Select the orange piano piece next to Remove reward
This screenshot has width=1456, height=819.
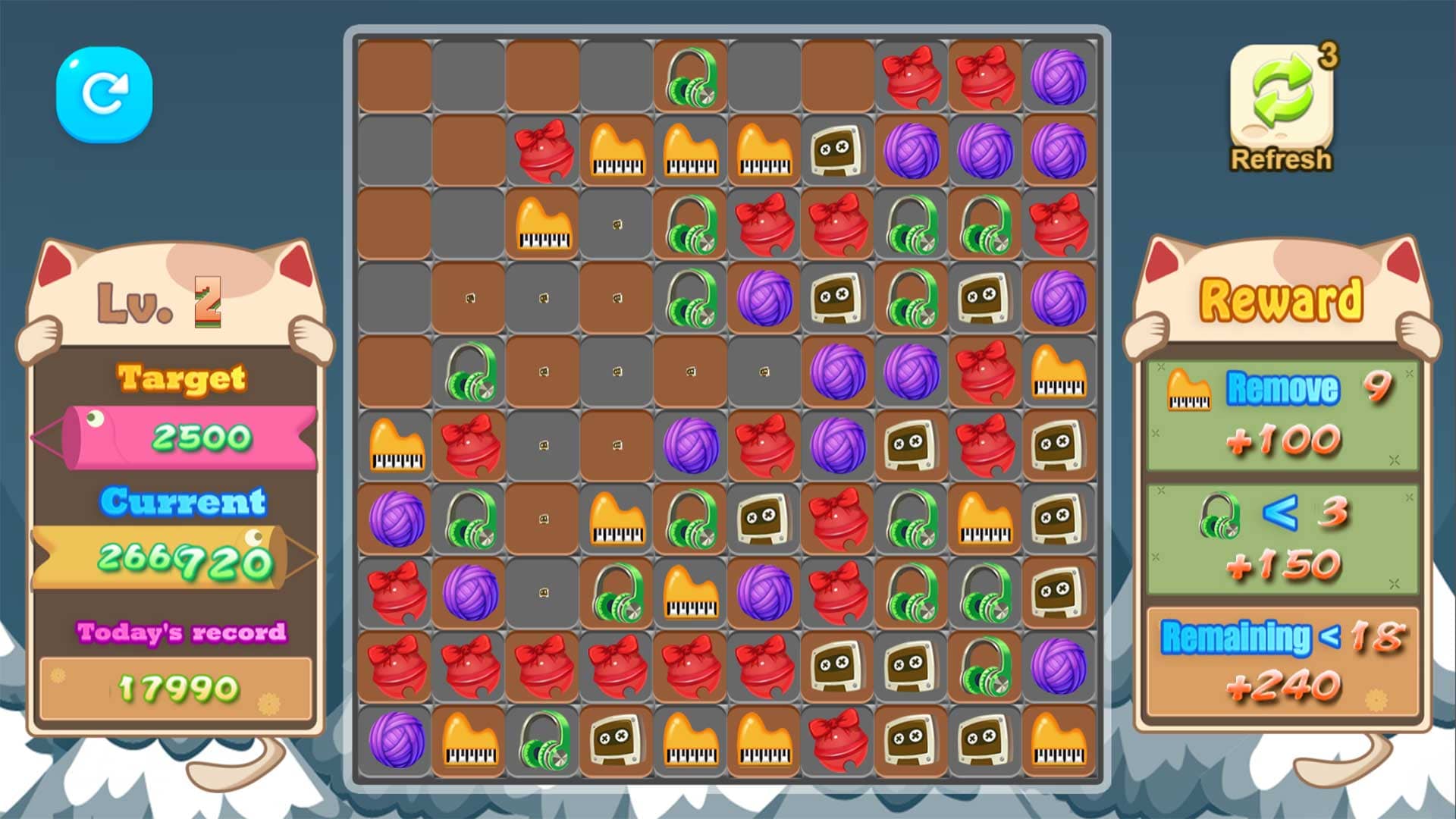pos(1188,391)
